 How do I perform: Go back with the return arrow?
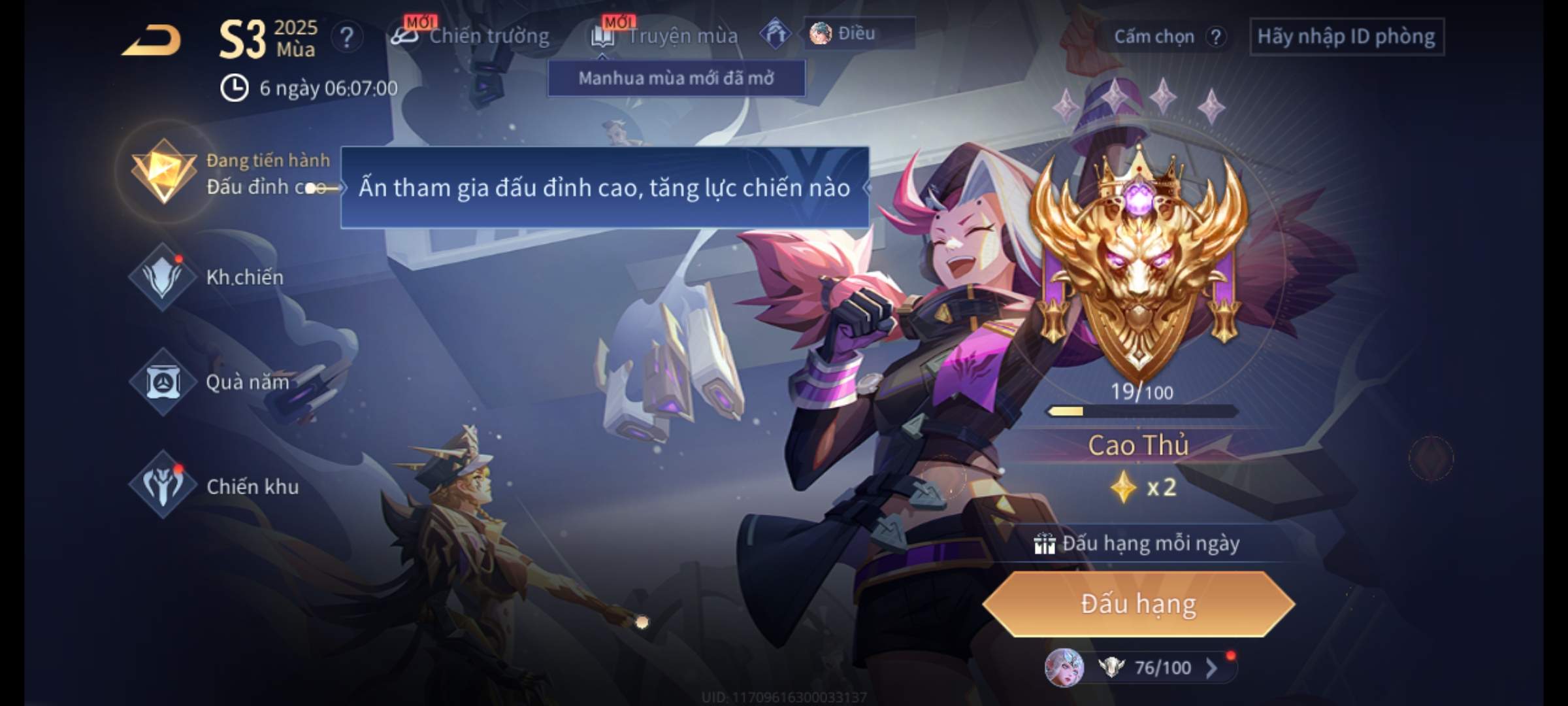(152, 39)
